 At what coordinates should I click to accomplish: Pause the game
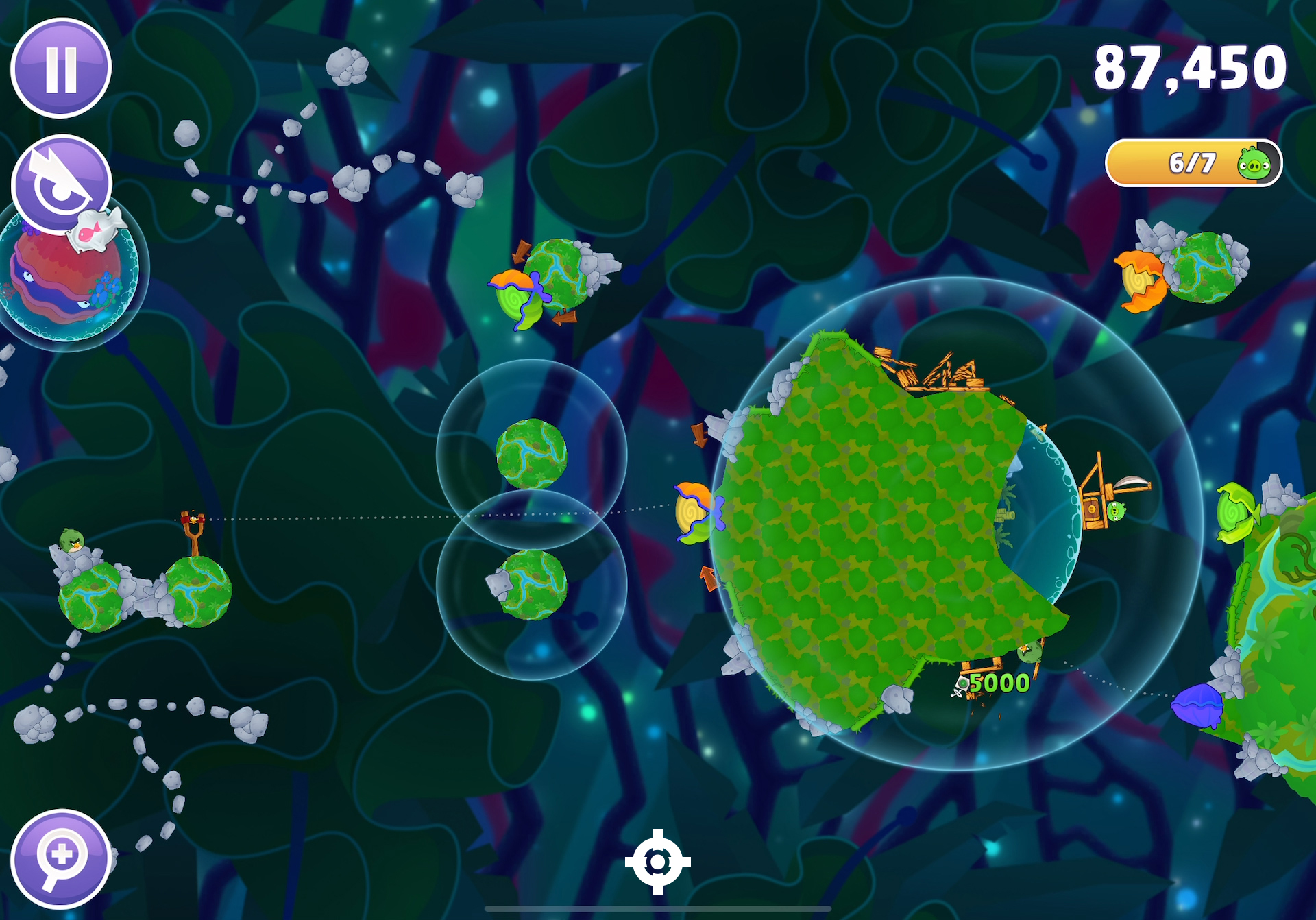pos(61,68)
